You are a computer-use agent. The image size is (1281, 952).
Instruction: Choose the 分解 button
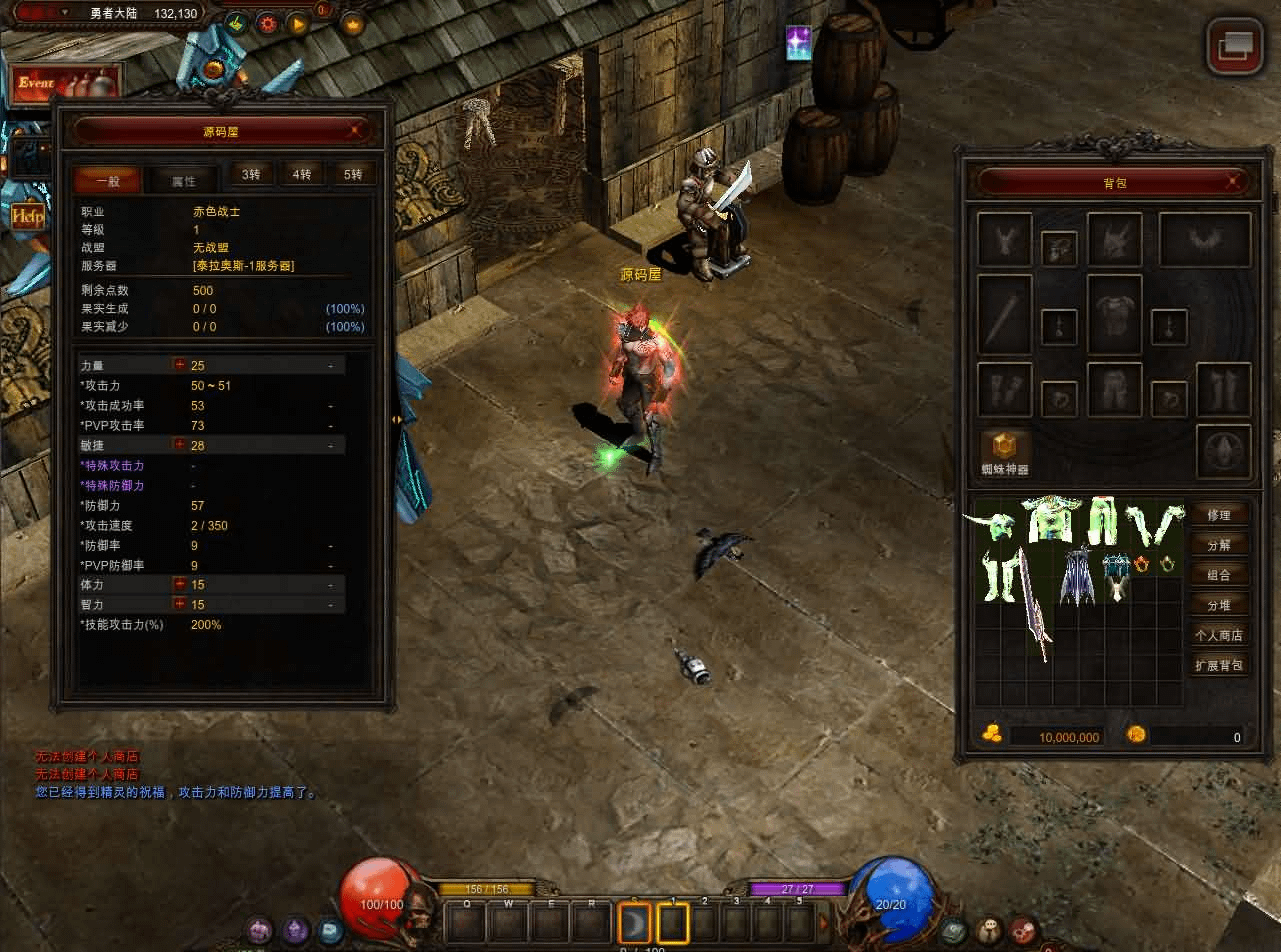pyautogui.click(x=1219, y=545)
